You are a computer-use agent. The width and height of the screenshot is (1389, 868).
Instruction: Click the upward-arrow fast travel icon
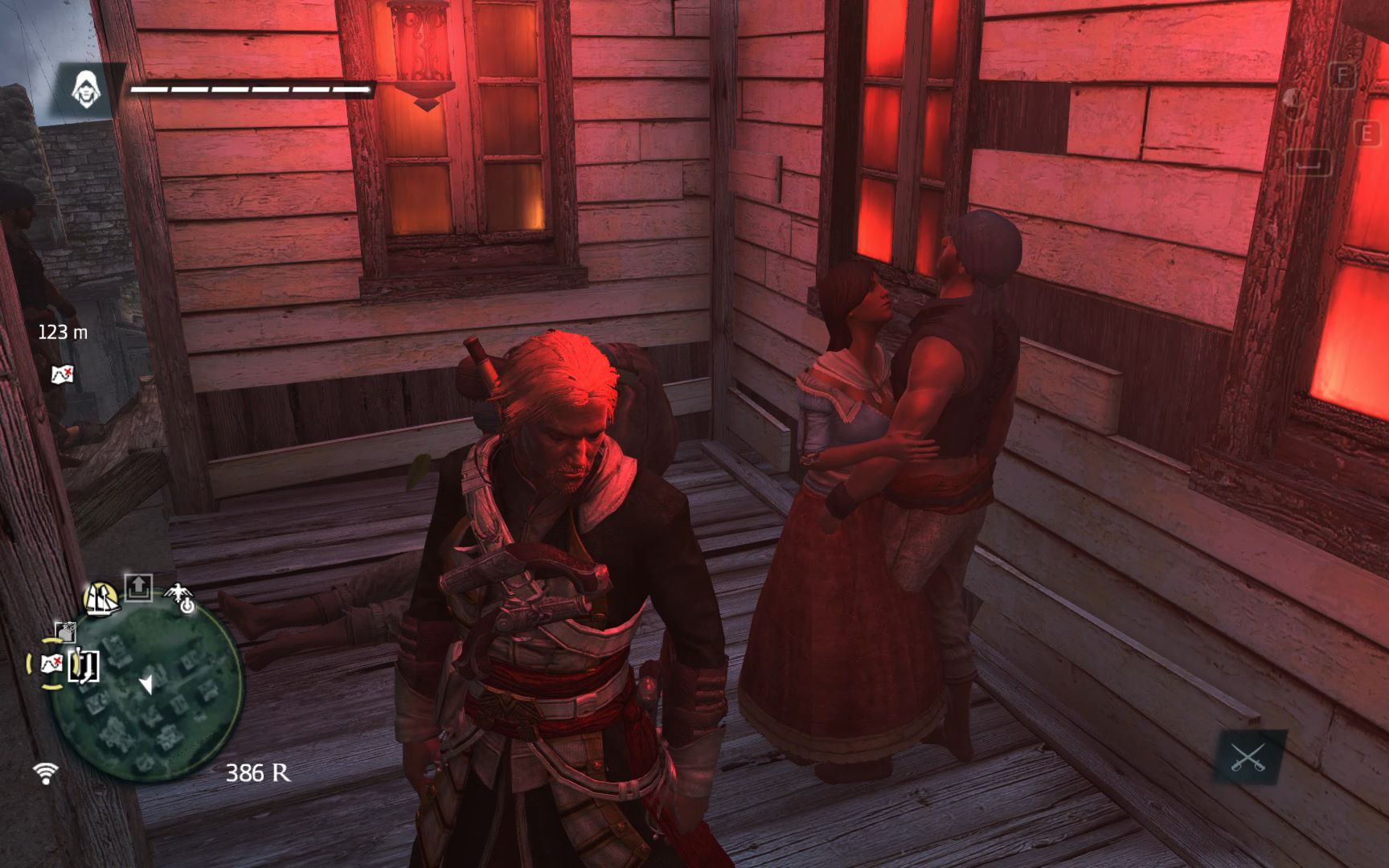click(x=138, y=588)
